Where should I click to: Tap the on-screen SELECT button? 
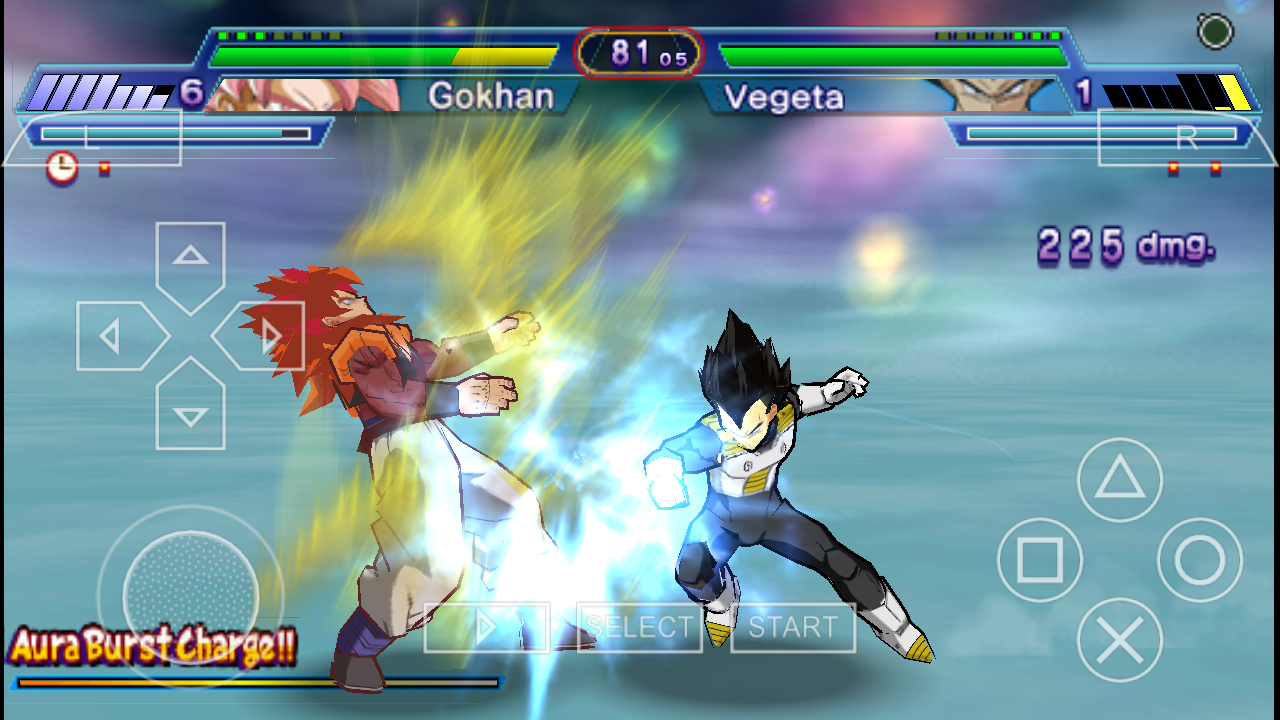tap(640, 627)
